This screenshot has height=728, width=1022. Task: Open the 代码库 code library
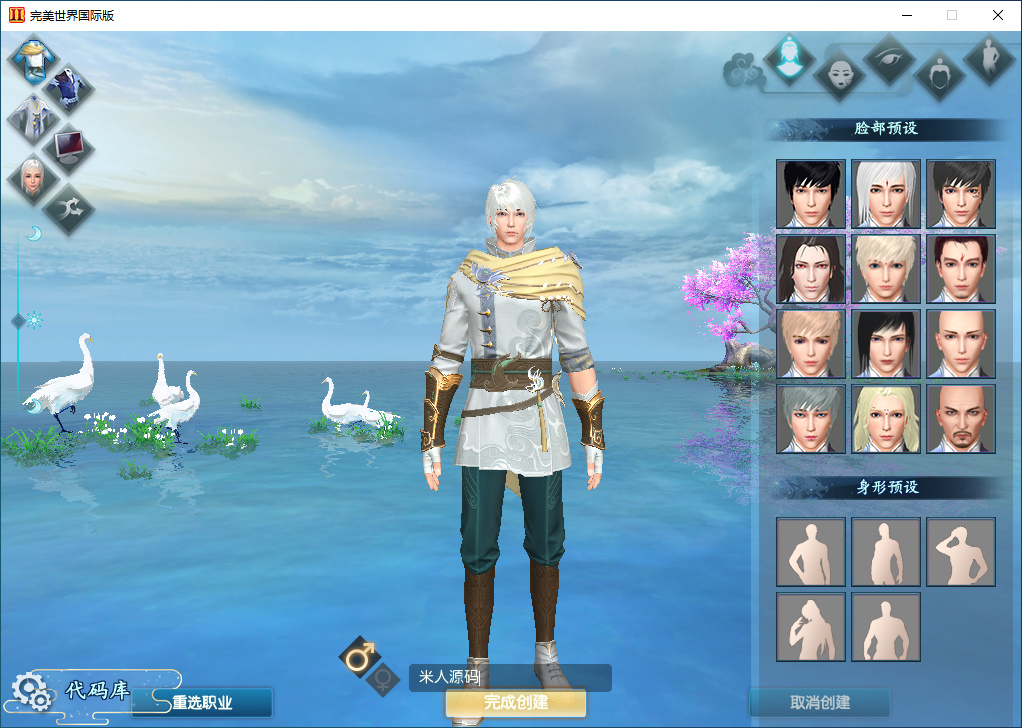tap(98, 690)
